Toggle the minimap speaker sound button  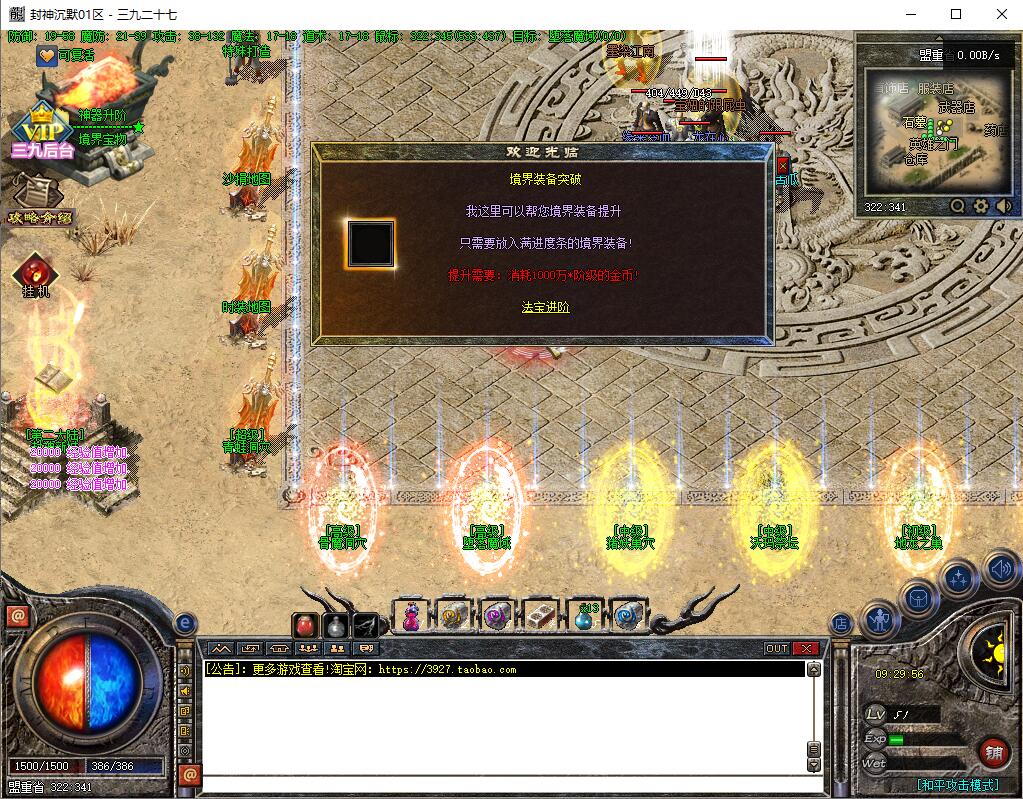(1003, 206)
